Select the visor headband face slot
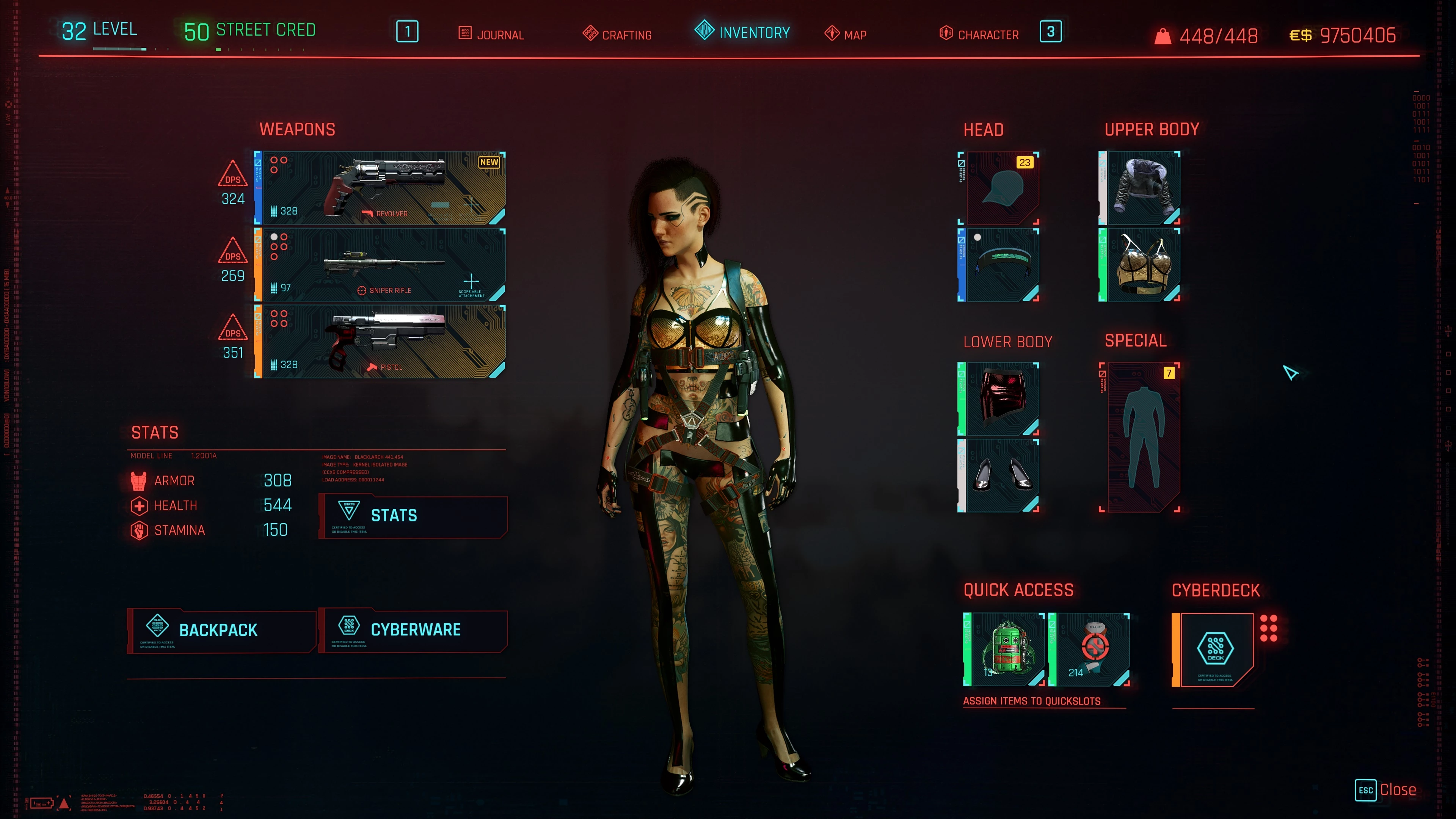Image resolution: width=1456 pixels, height=819 pixels. click(999, 265)
